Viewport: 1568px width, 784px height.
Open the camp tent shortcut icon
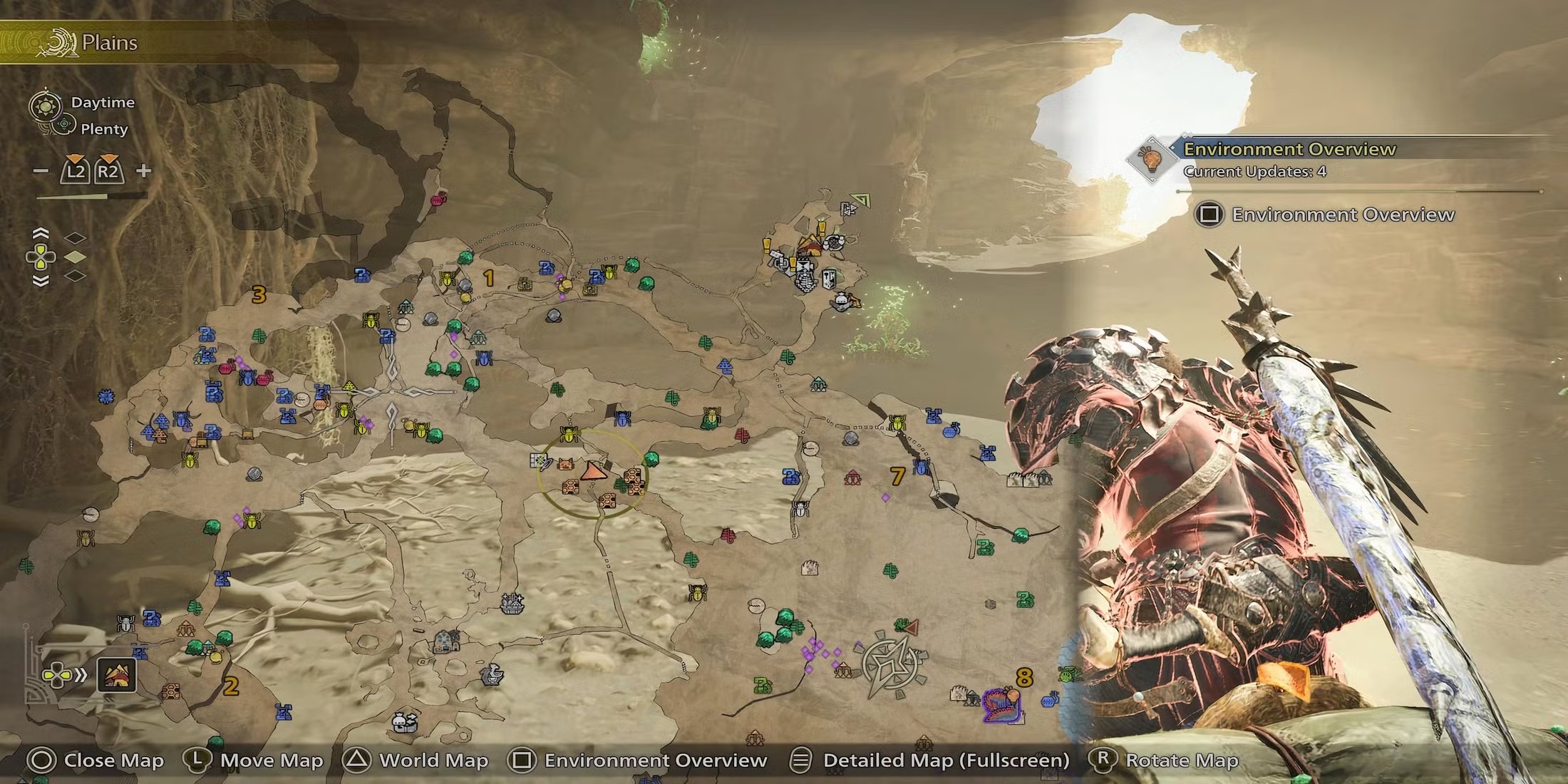coord(116,674)
